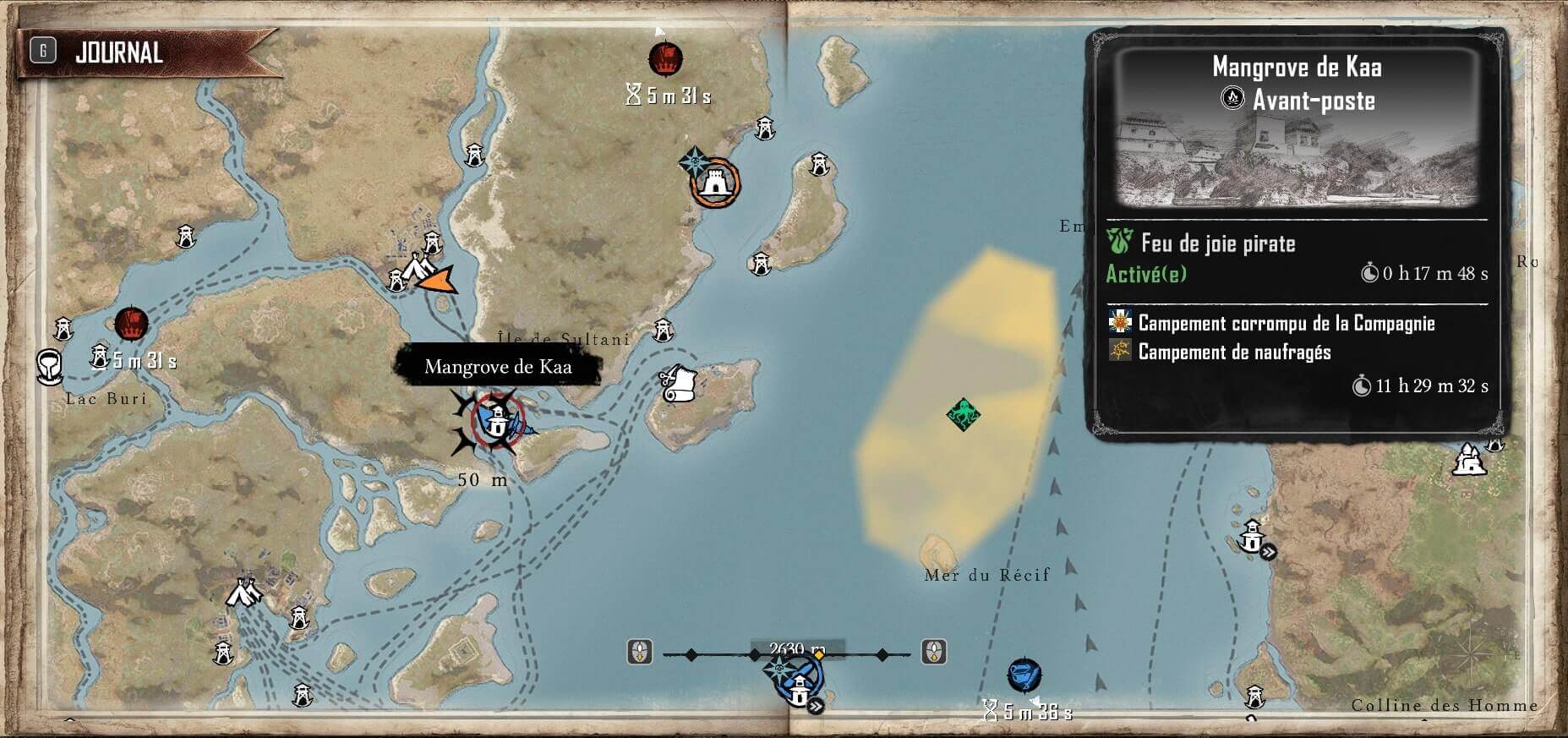Select the Mangrove de Kaa outpost marker
1568x738 pixels.
(x=498, y=418)
